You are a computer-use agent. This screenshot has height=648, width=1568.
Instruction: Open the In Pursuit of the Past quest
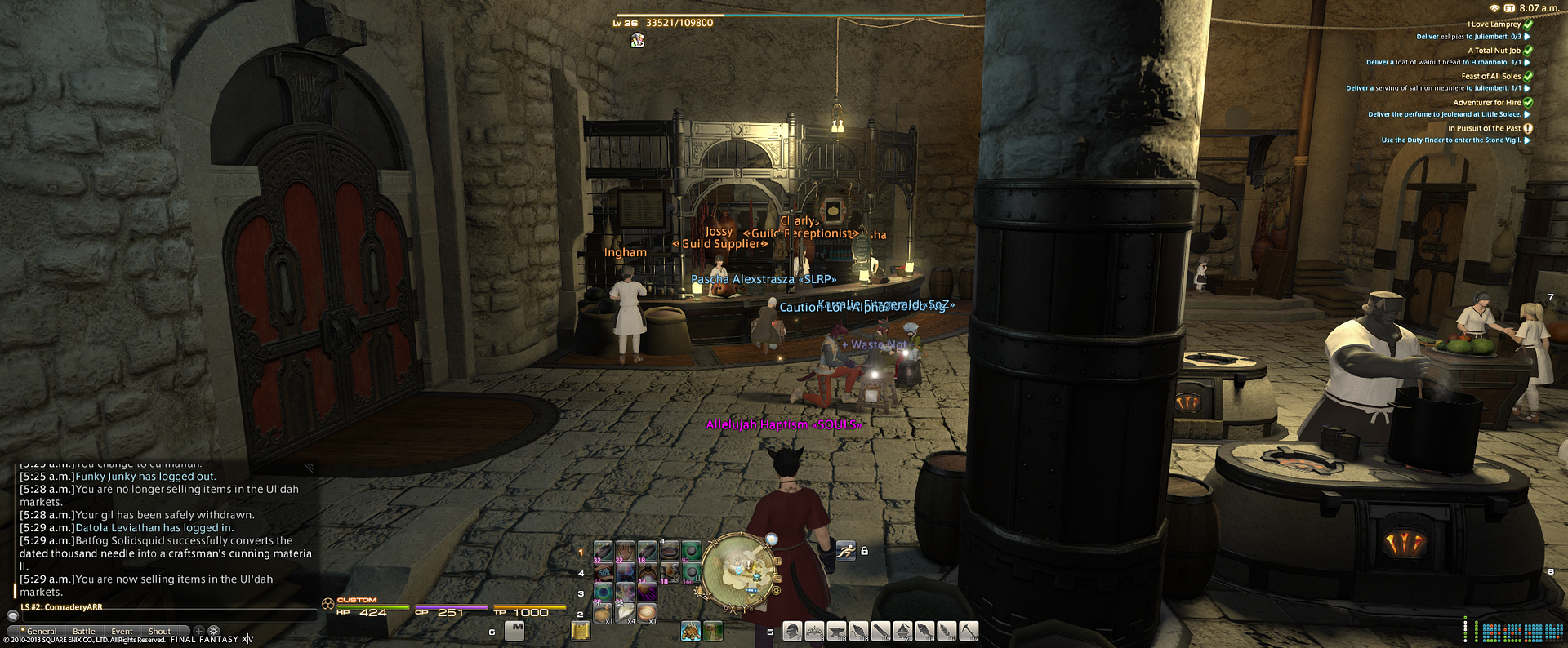coord(1484,128)
